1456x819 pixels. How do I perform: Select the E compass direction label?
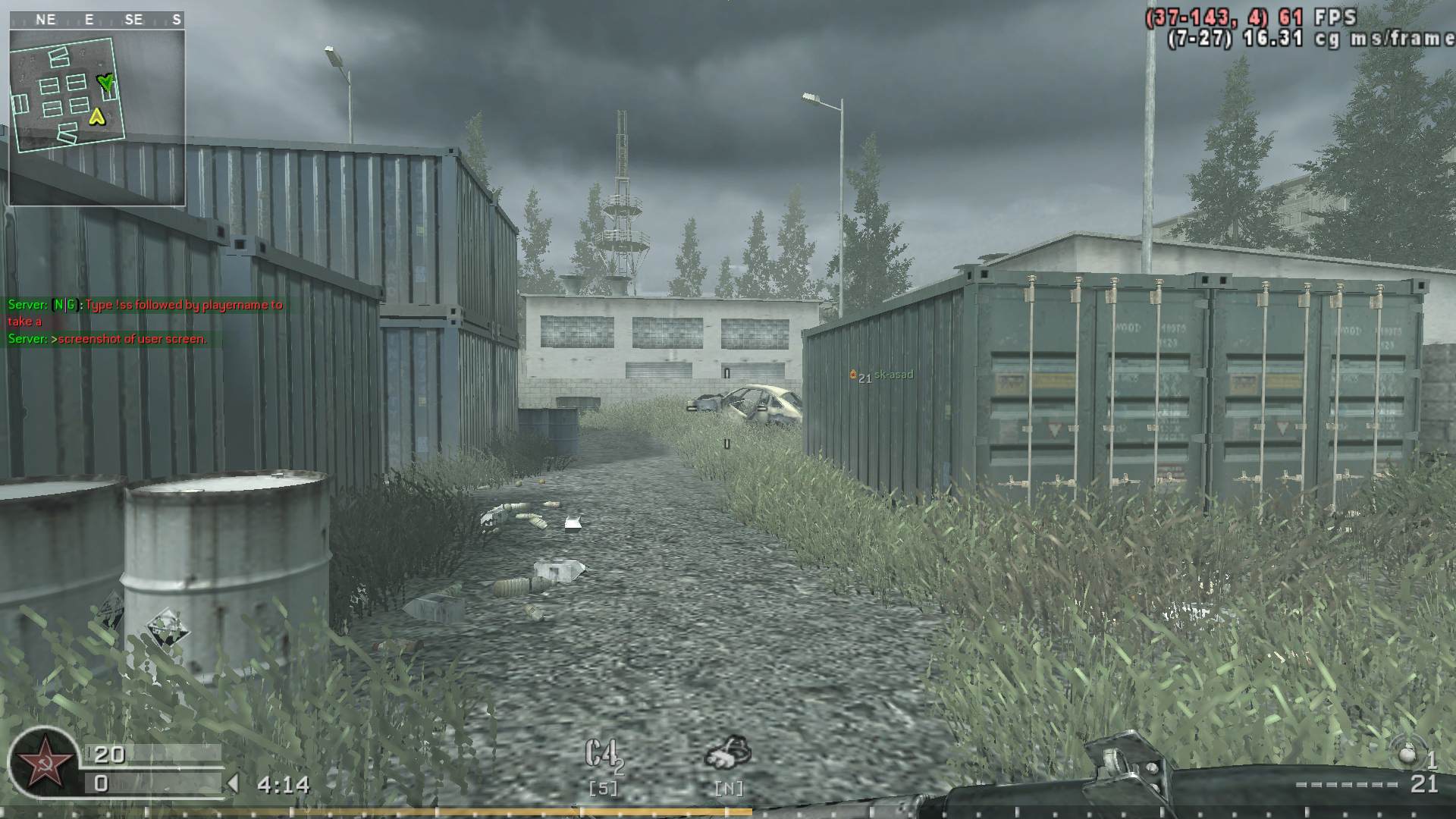point(89,19)
